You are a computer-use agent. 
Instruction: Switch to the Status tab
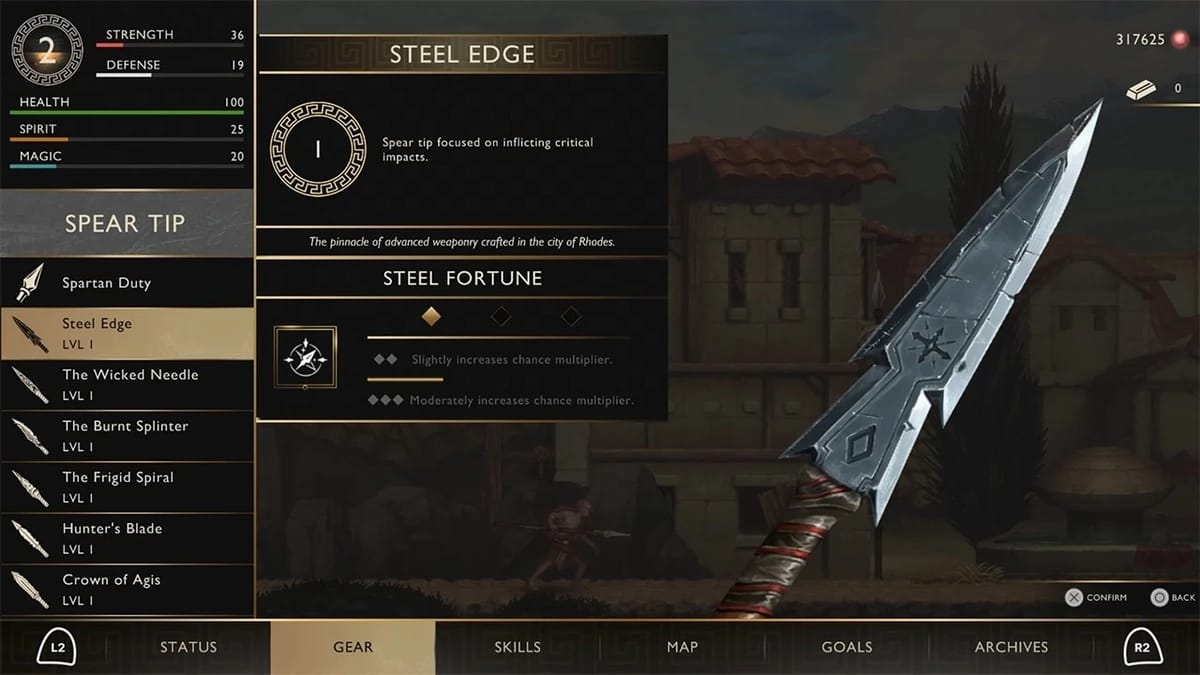[x=188, y=647]
